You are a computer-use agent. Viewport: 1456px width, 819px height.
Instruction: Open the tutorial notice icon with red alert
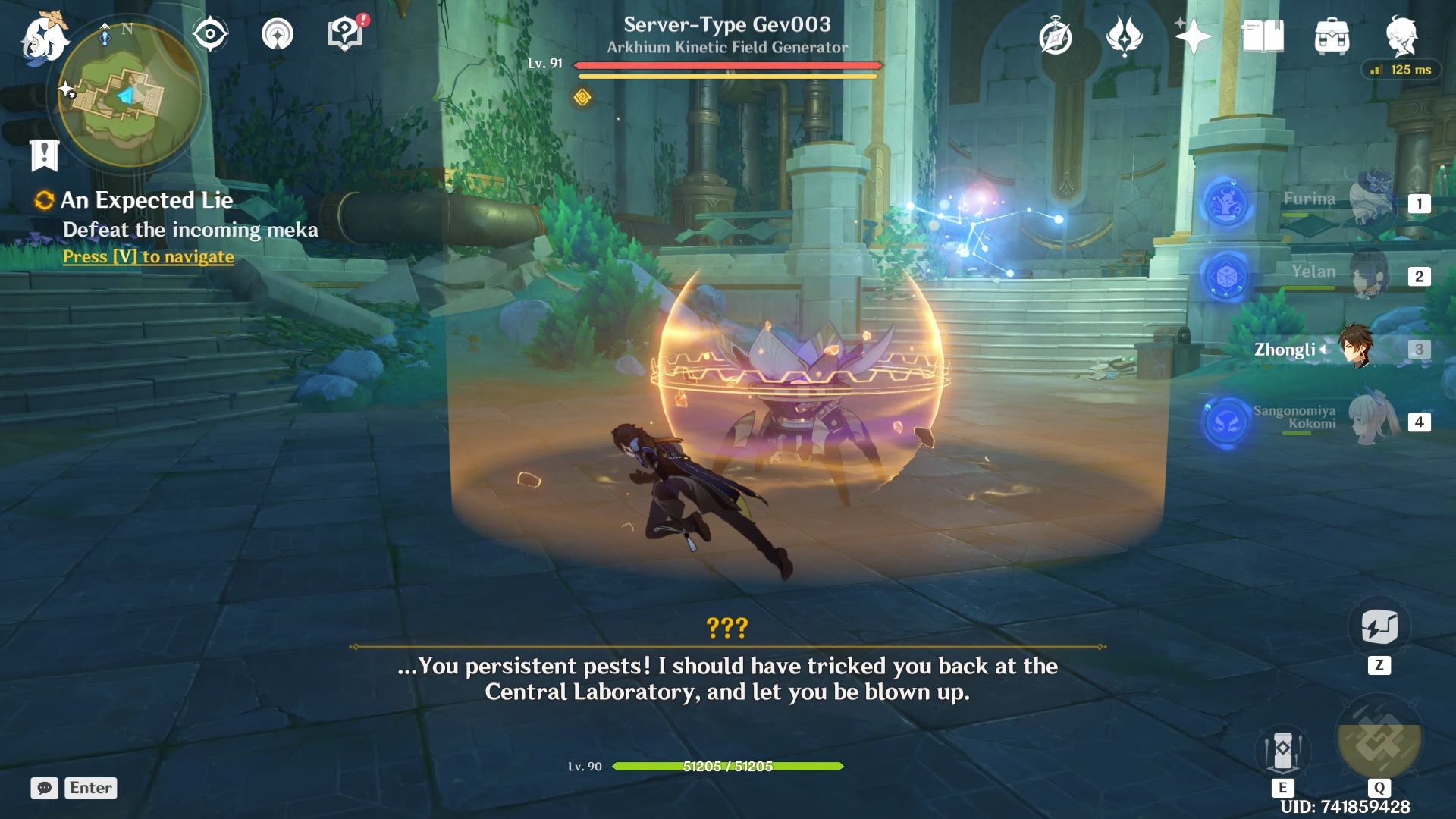pos(345,34)
